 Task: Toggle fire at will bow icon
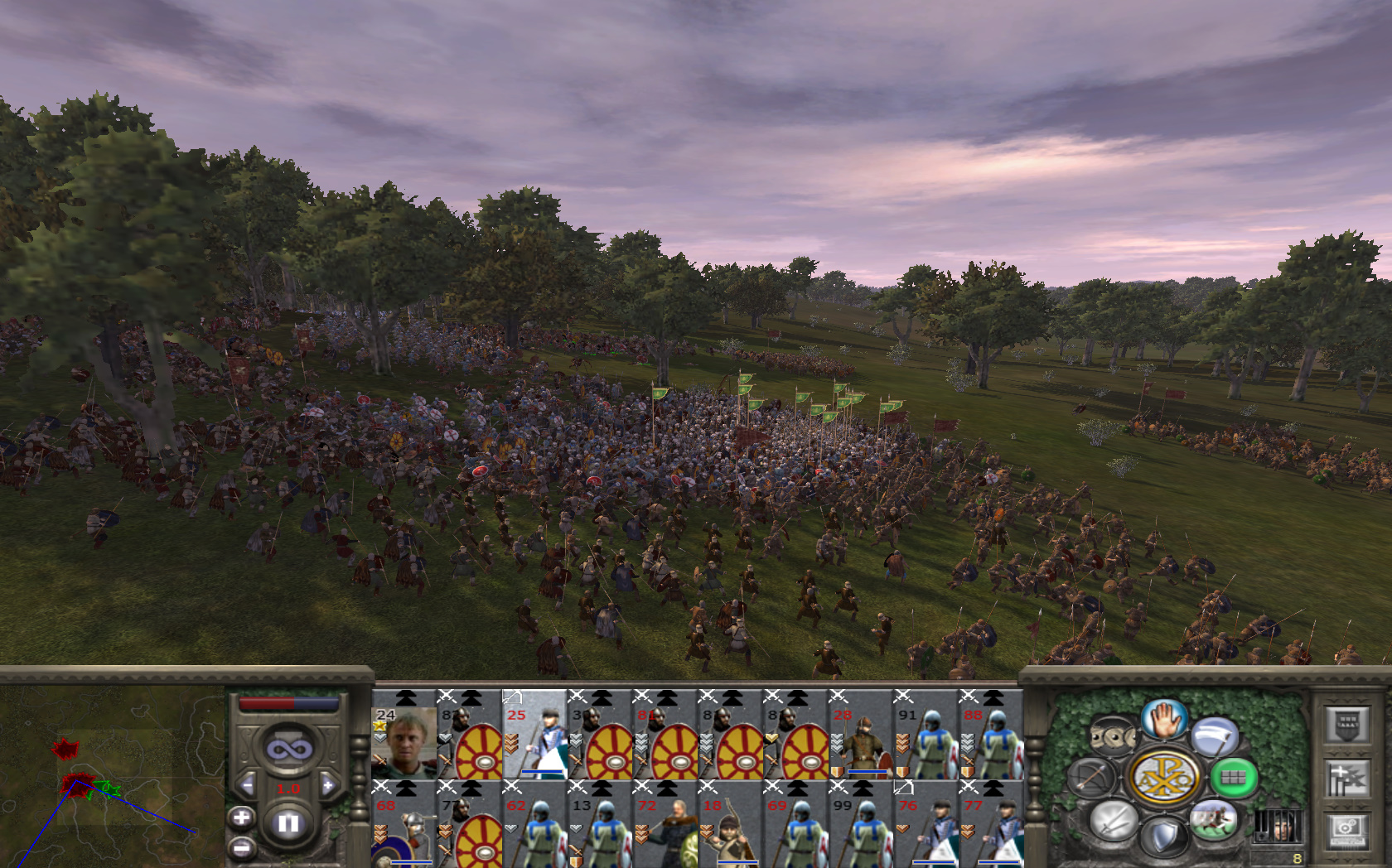pos(1093,778)
